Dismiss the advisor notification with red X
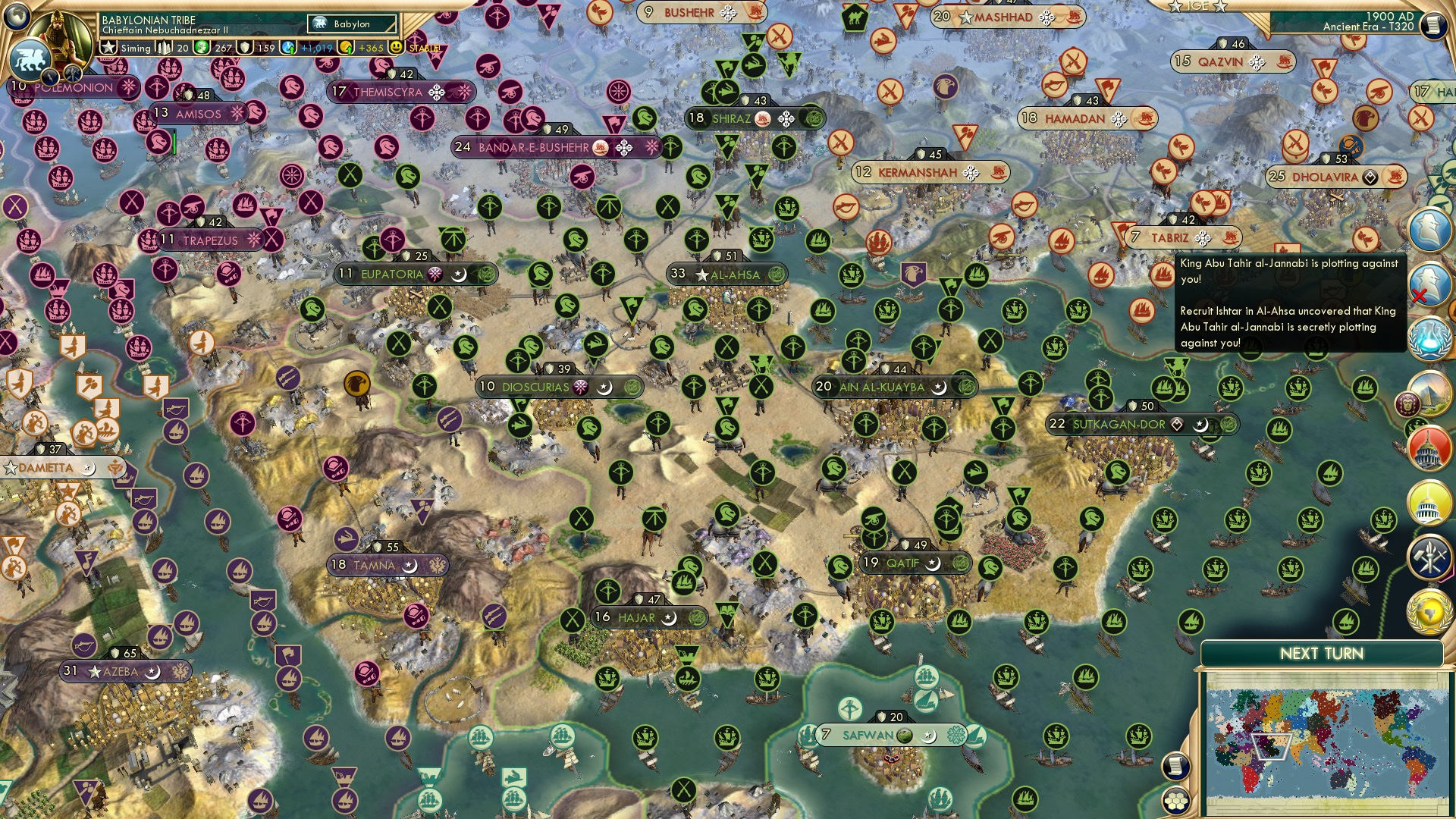Image resolution: width=1456 pixels, height=819 pixels. [x=1419, y=296]
